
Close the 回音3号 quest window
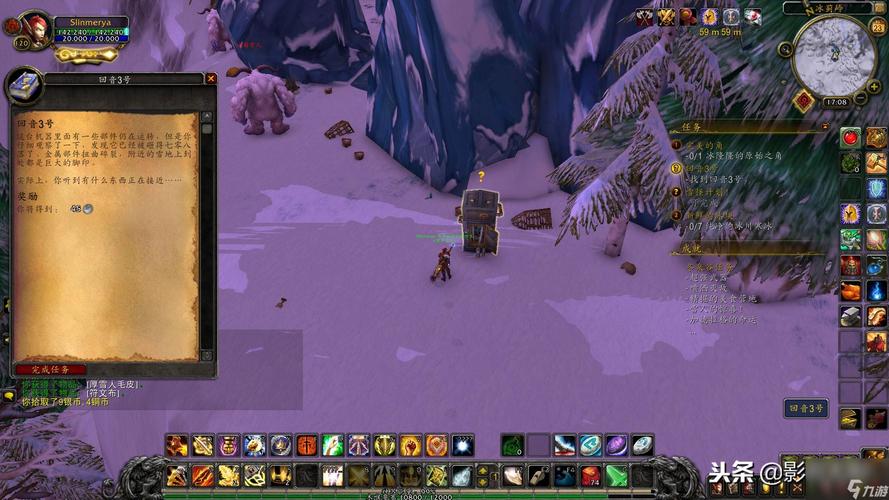[x=211, y=78]
